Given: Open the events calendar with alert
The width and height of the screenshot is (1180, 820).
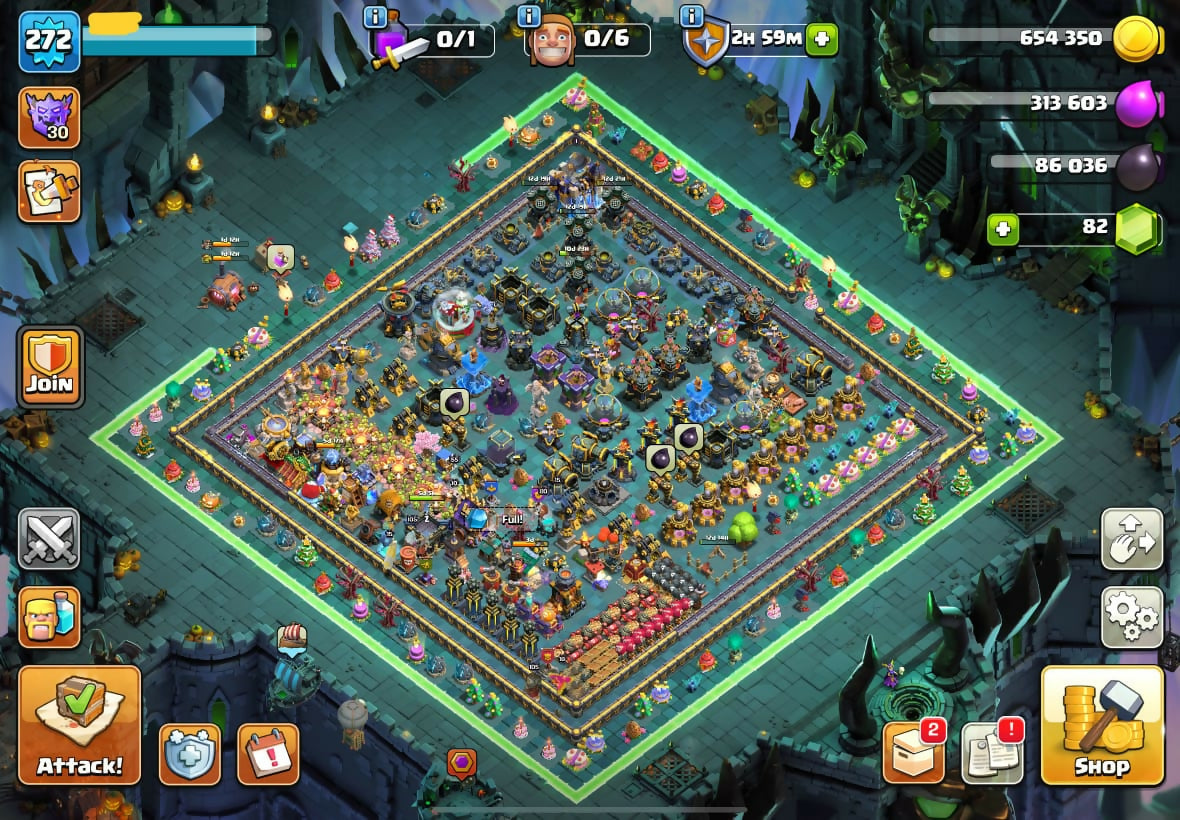Looking at the screenshot, I should point(268,754).
